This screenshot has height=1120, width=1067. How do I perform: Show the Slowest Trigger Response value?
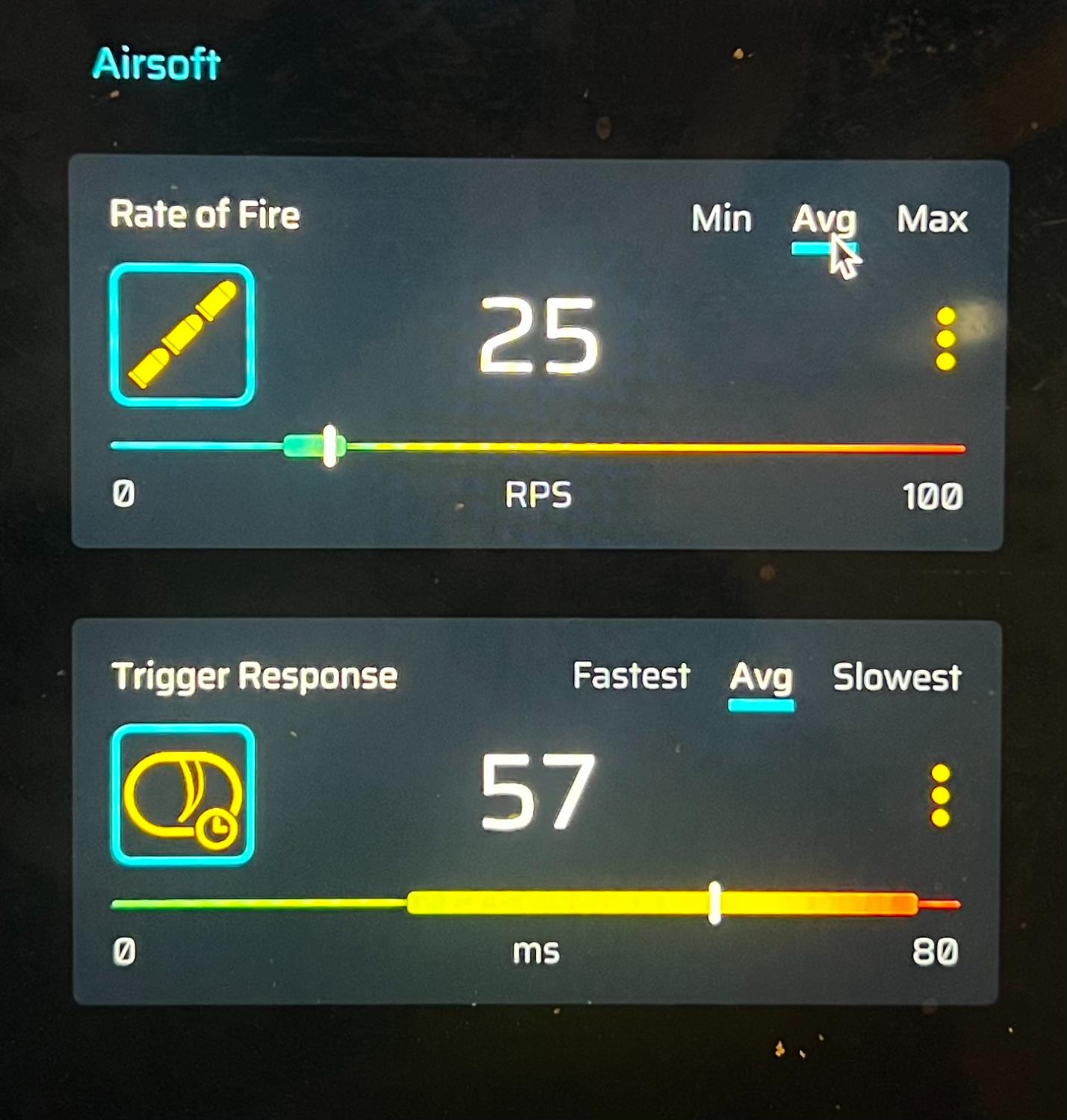coord(897,677)
